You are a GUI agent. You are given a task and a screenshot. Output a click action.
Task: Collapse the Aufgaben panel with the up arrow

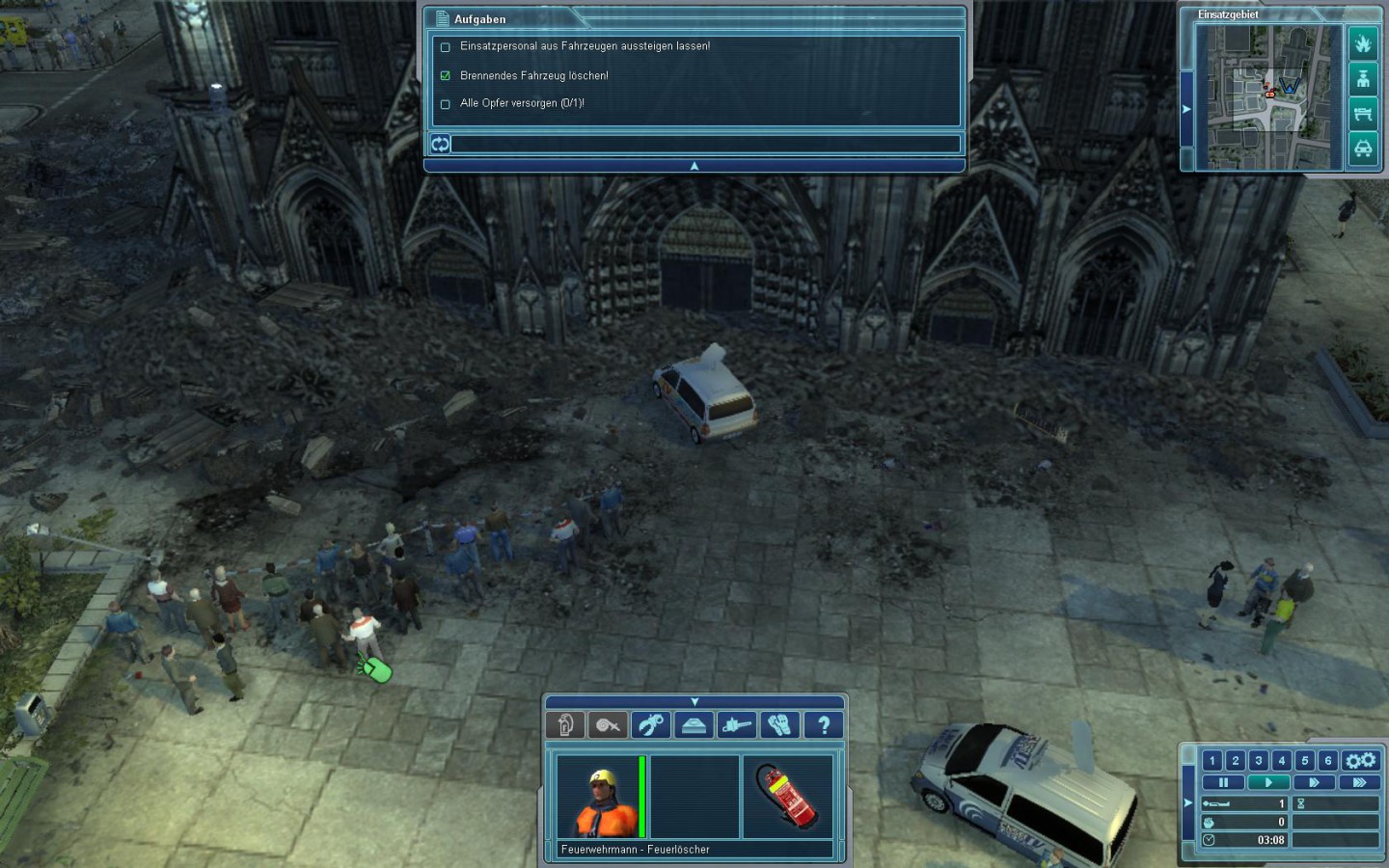[x=694, y=166]
